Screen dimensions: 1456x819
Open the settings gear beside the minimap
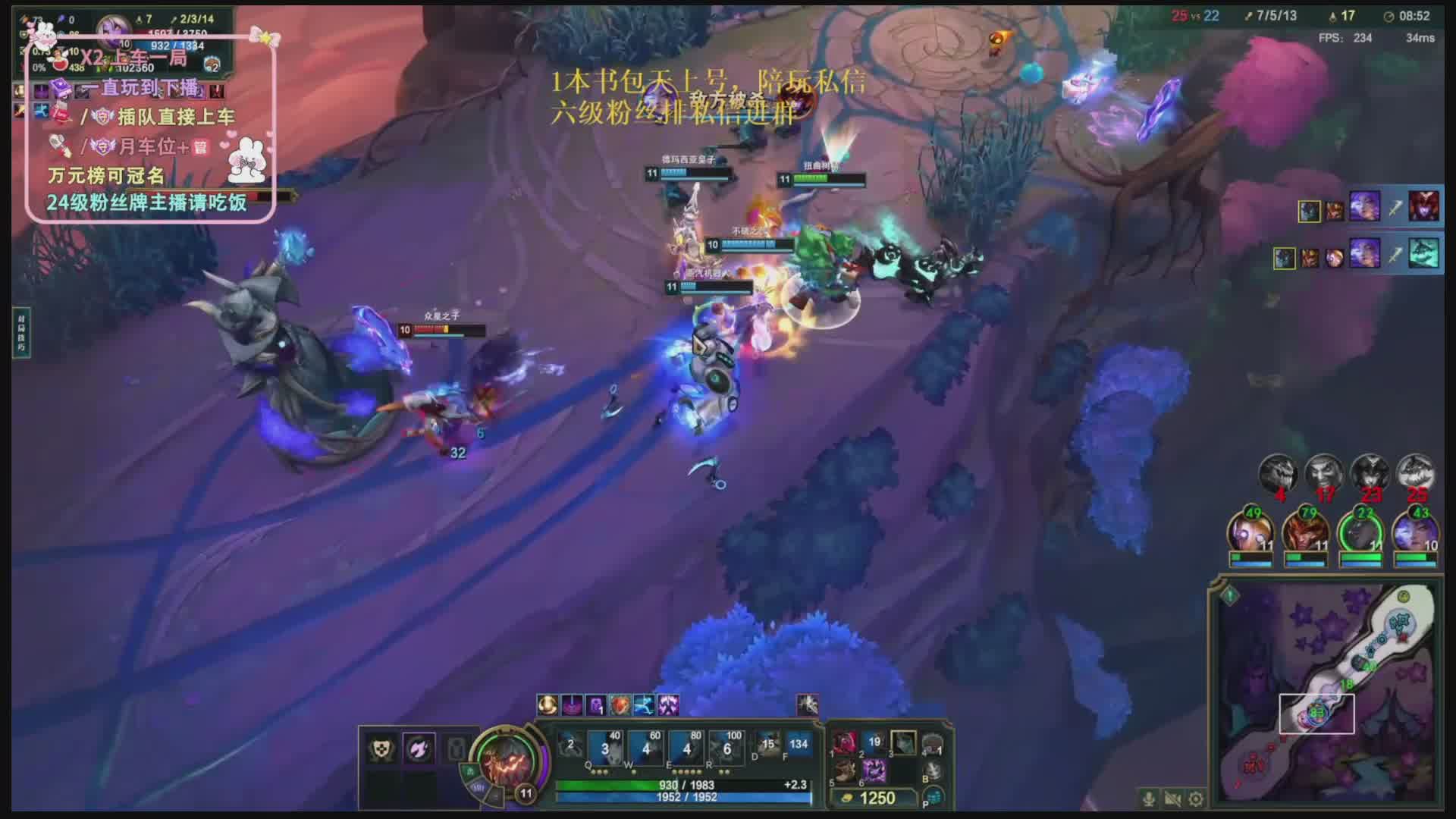pos(1196,799)
